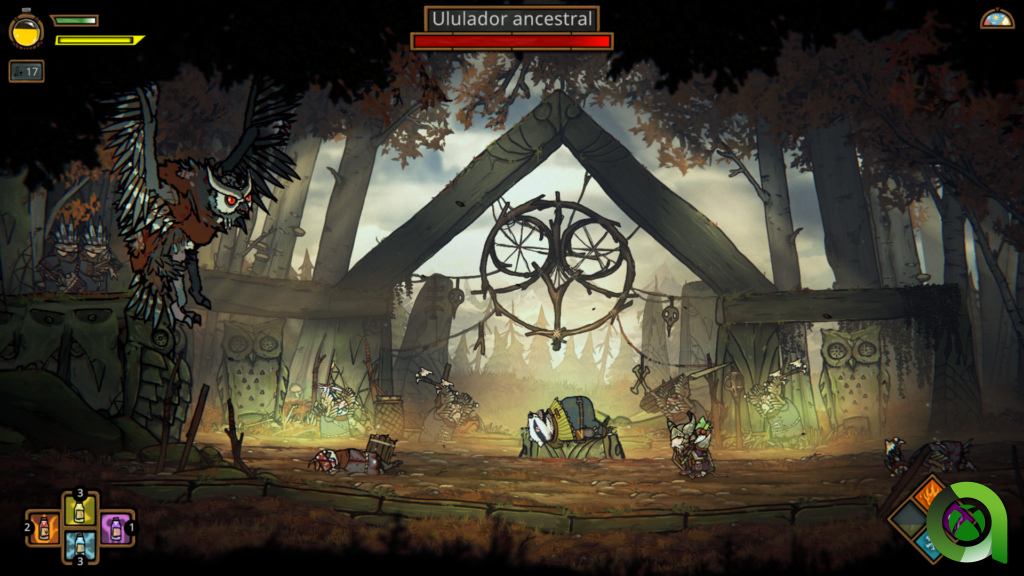Click the yellow flask icon
1024x576 pixels.
pyautogui.click(x=26, y=30)
